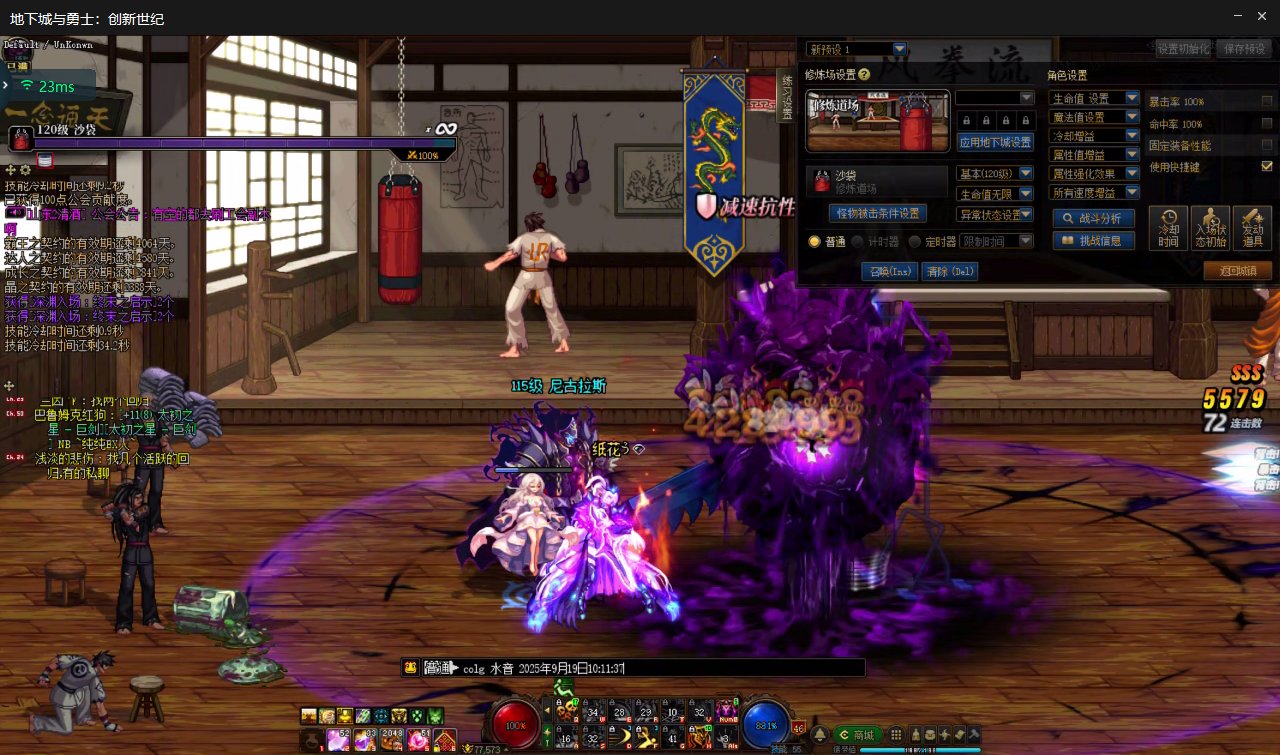Select the 定时器 radio option
The height and width of the screenshot is (755, 1280).
[914, 241]
